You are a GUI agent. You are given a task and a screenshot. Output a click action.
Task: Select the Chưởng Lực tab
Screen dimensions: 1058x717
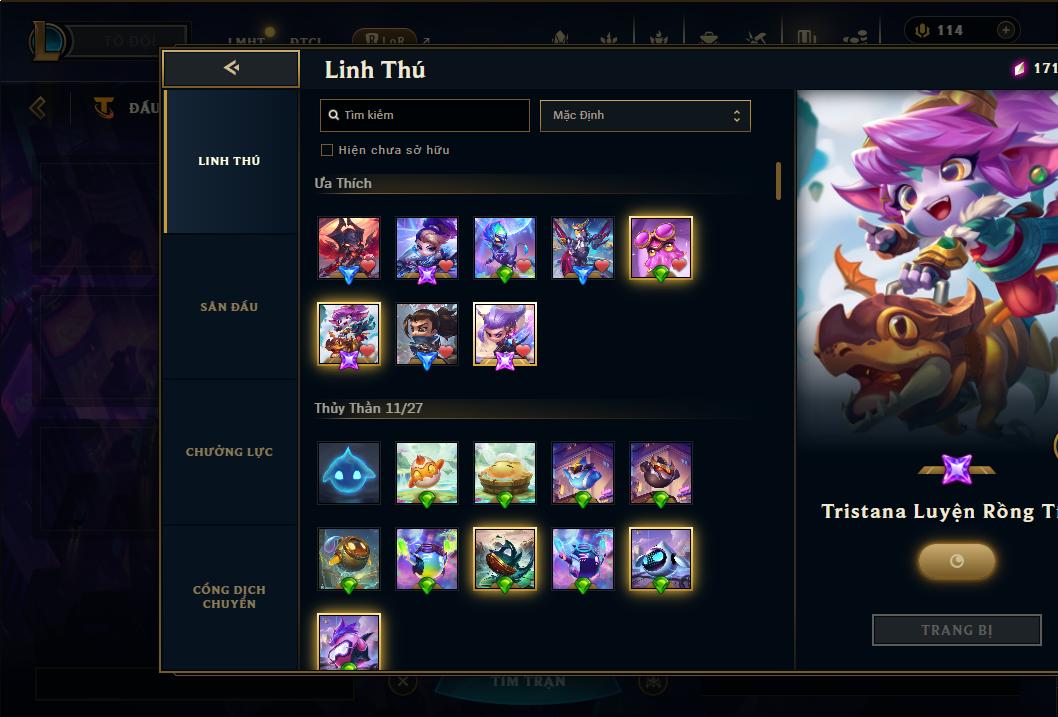pyautogui.click(x=229, y=452)
